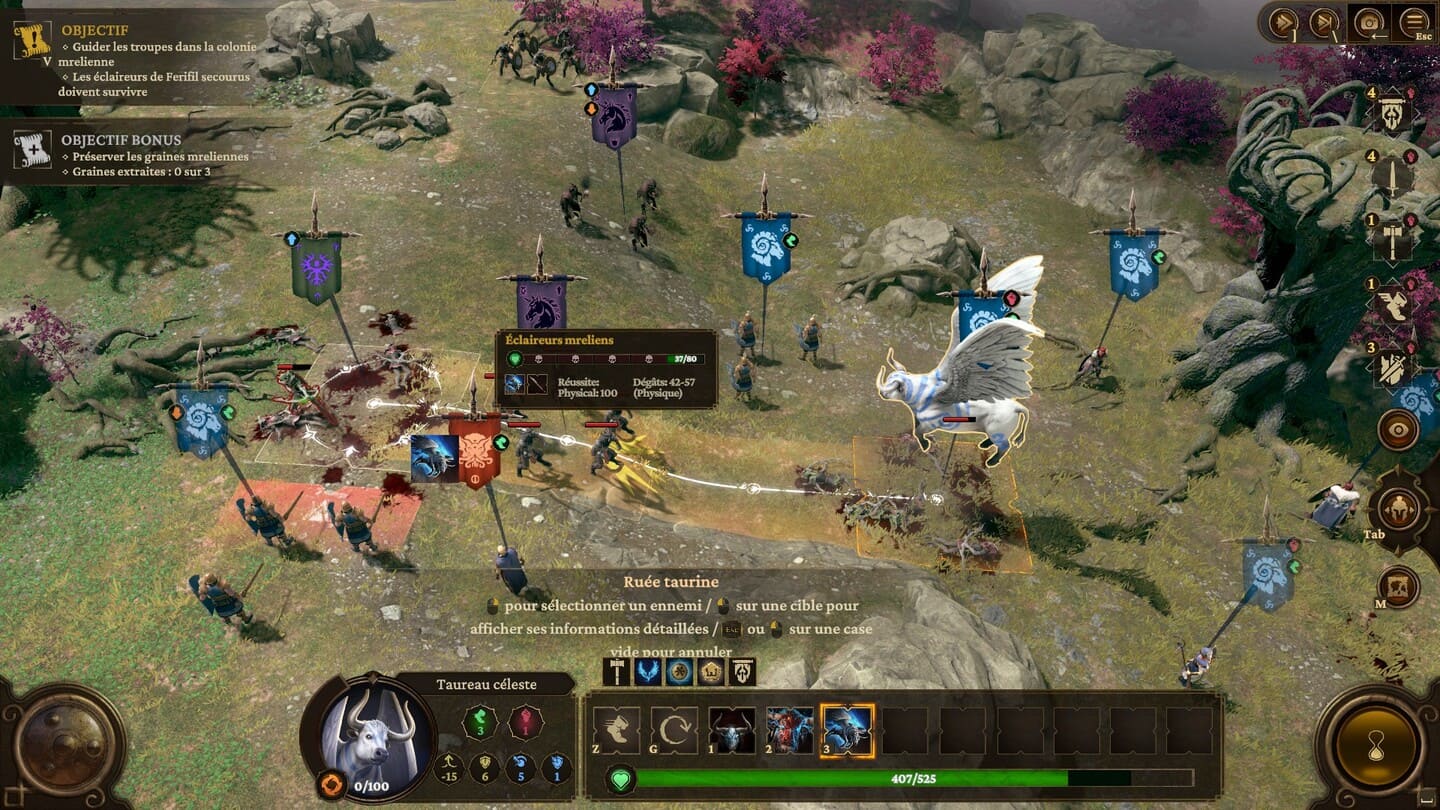Toggle the double-arrow fast forward button

click(1283, 22)
